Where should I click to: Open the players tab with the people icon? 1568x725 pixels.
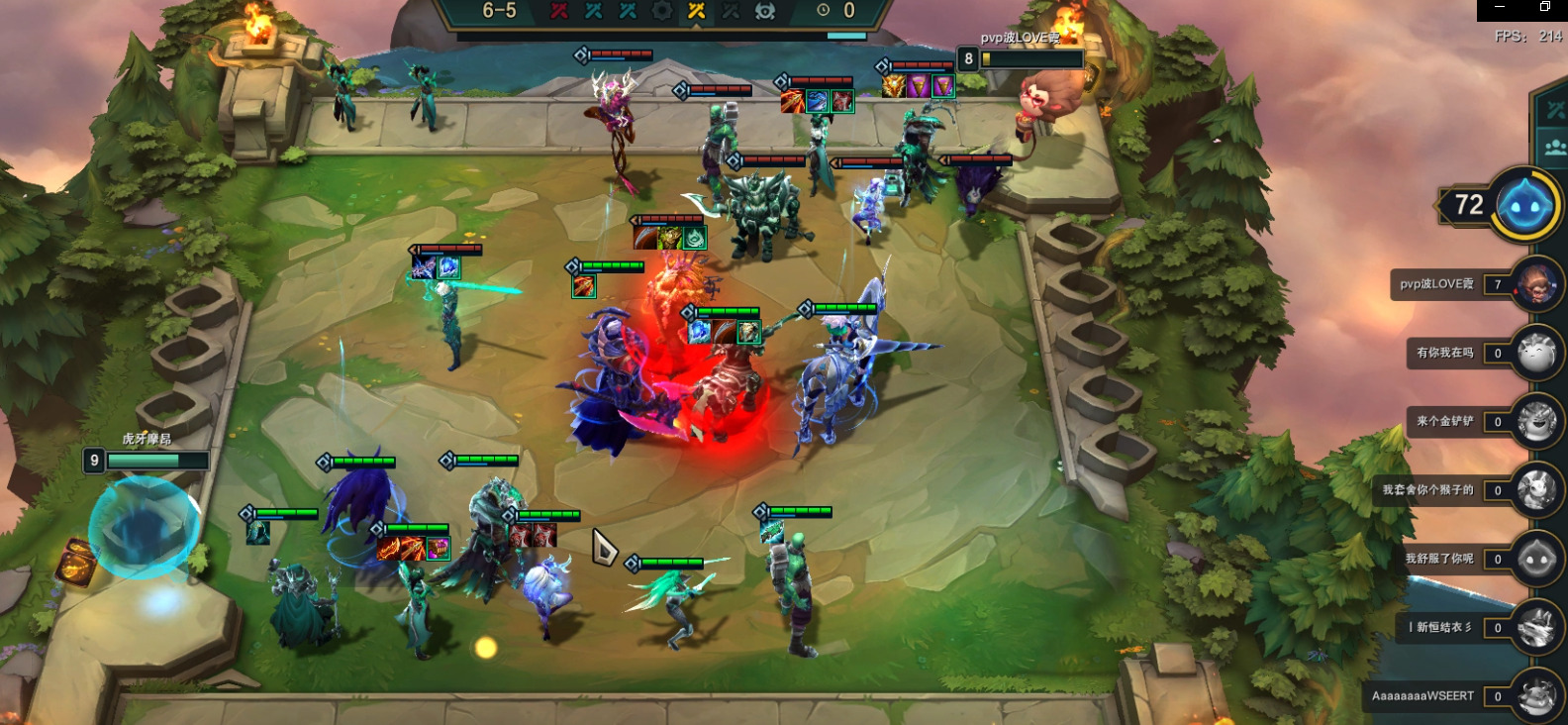click(x=1555, y=148)
